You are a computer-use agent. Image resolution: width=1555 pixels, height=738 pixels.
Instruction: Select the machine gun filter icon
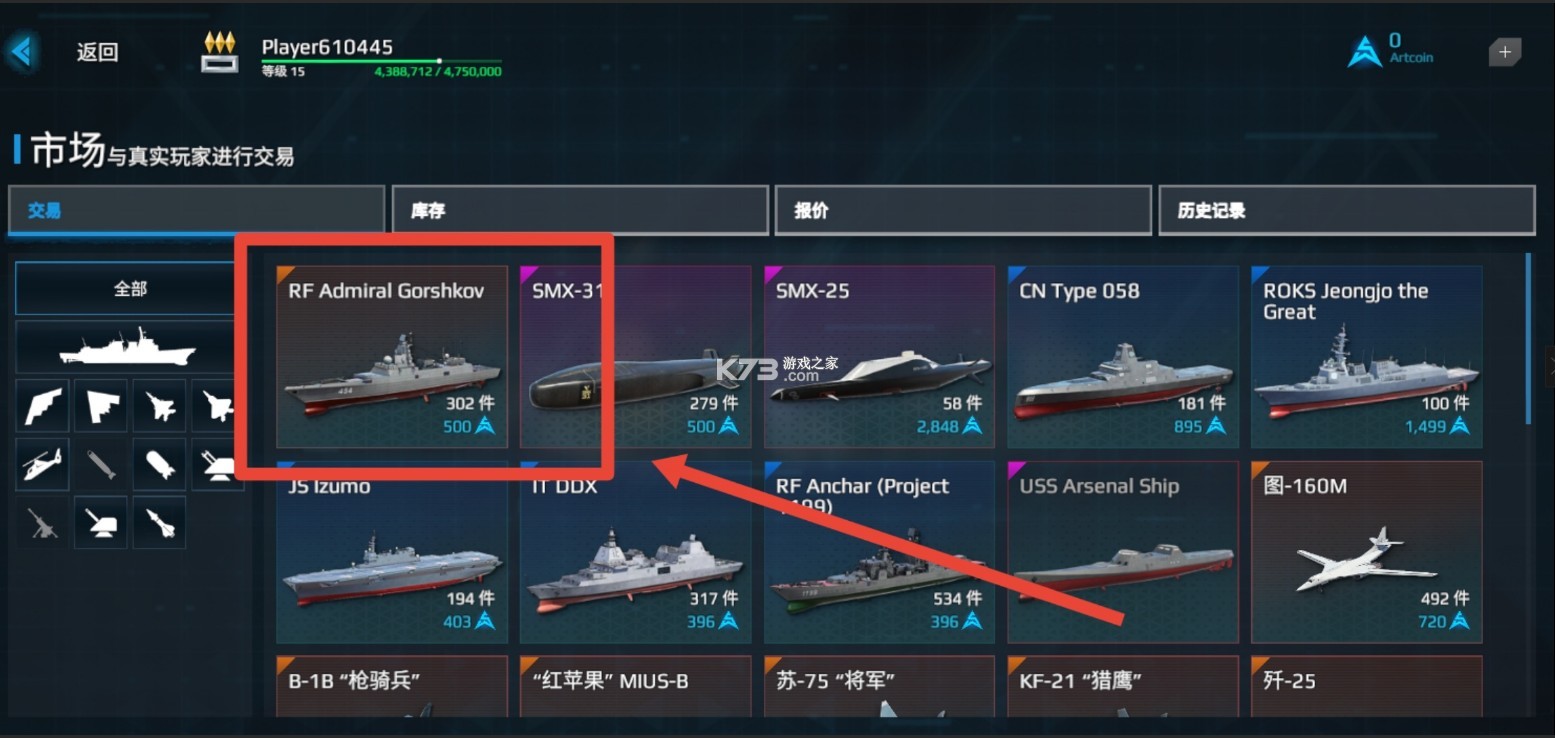click(x=42, y=523)
